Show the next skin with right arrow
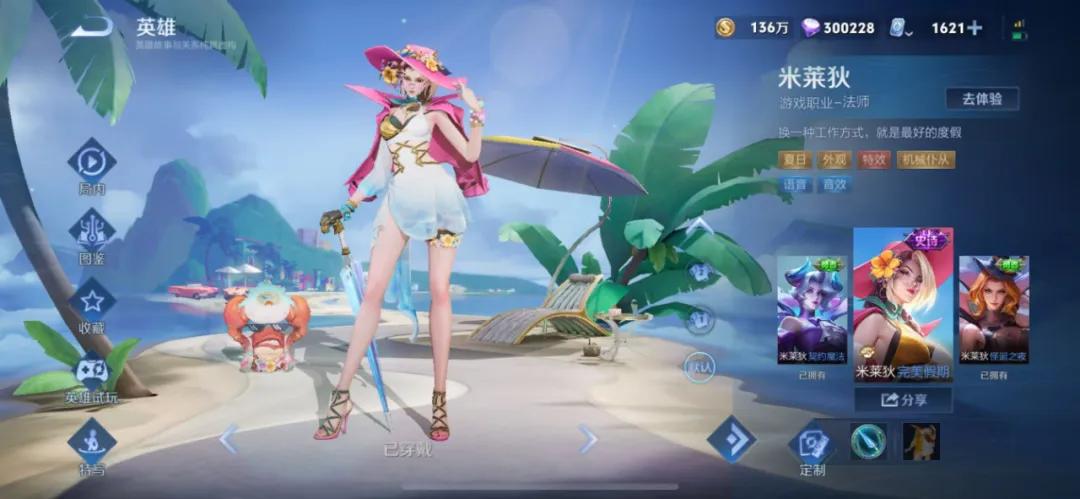Screen dimensions: 1080x499 pos(588,438)
